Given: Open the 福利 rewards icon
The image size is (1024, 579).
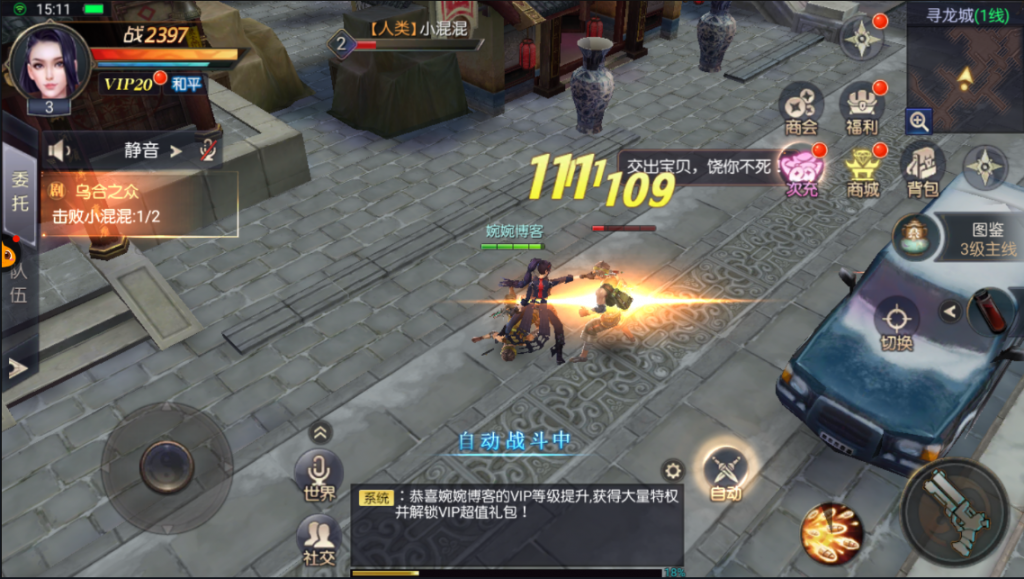Looking at the screenshot, I should [861, 107].
